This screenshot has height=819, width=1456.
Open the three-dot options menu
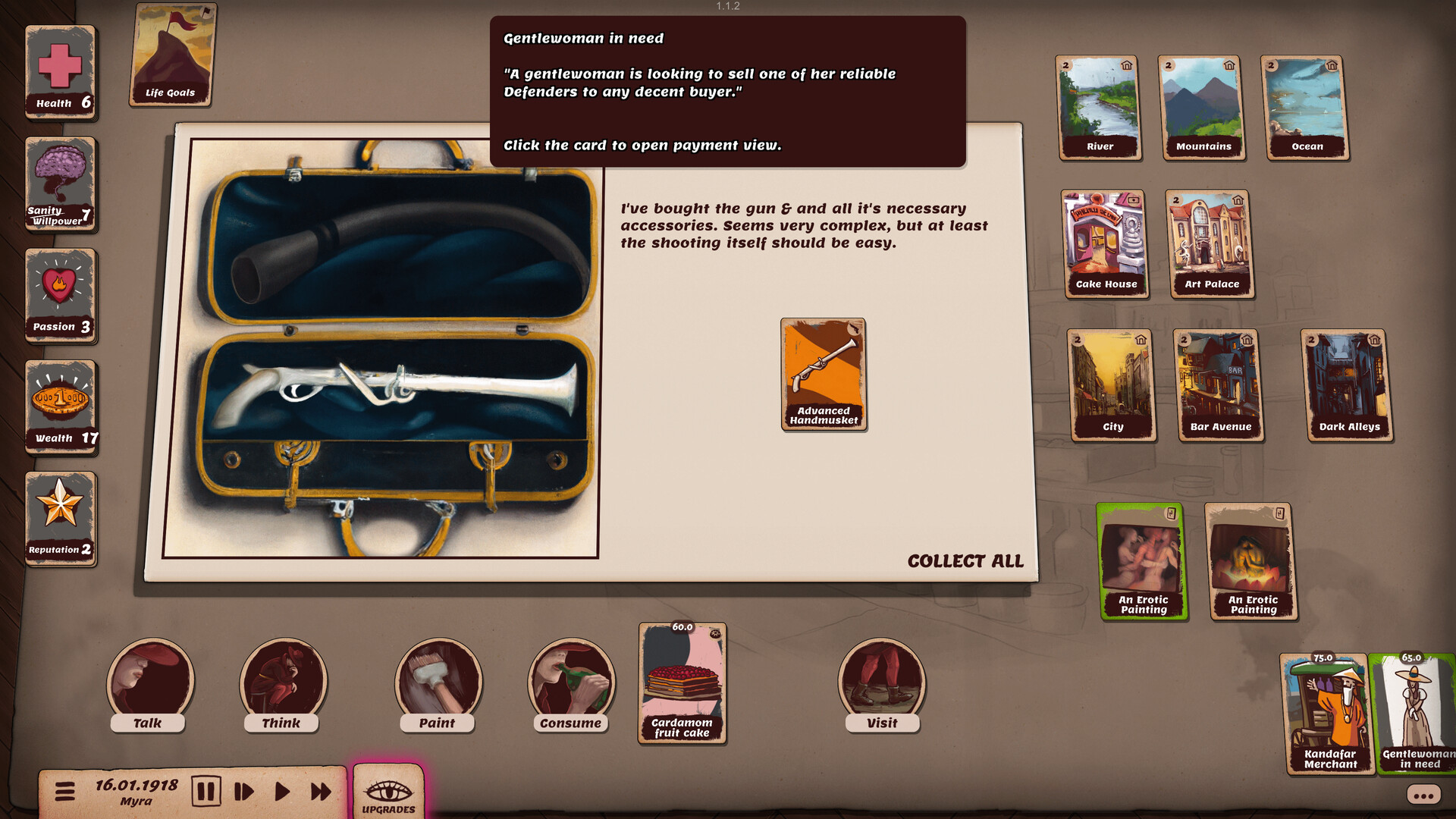(x=1424, y=795)
